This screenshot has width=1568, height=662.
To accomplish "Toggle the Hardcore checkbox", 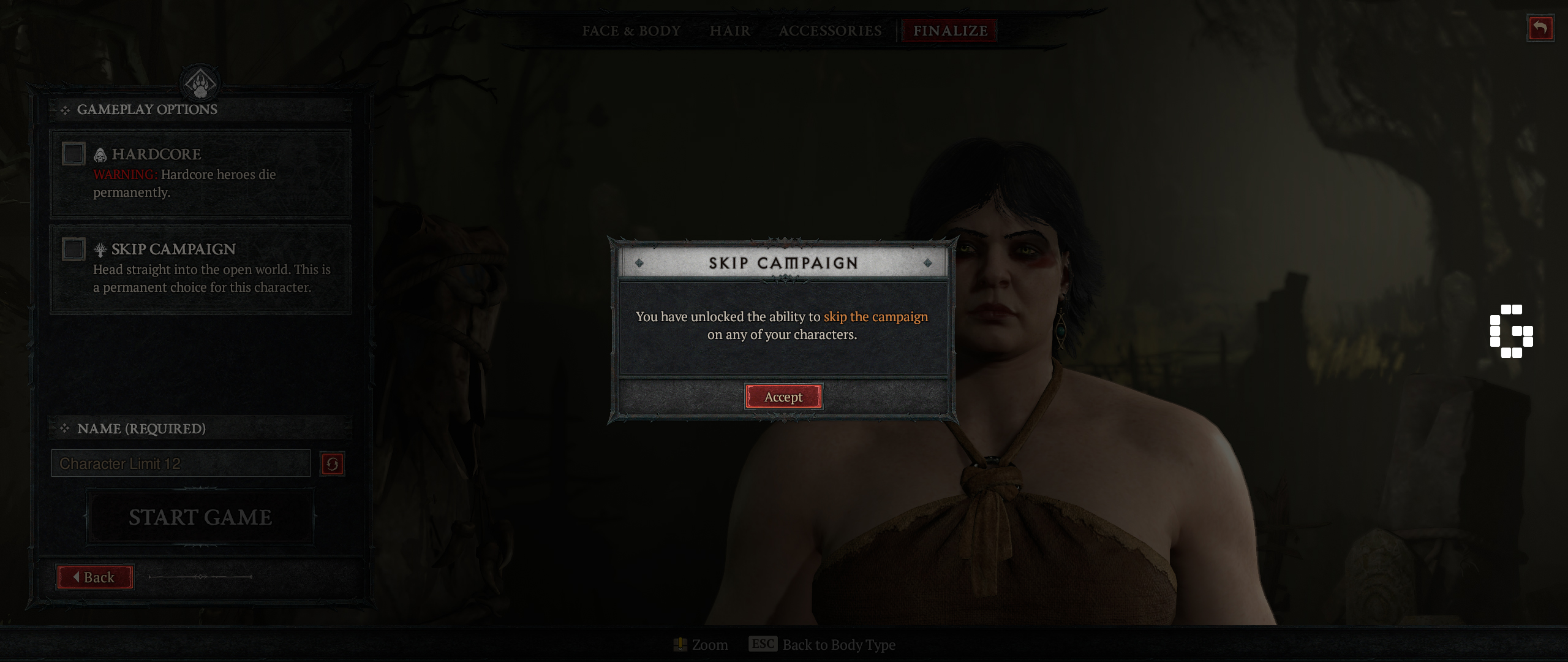I will pyautogui.click(x=73, y=154).
